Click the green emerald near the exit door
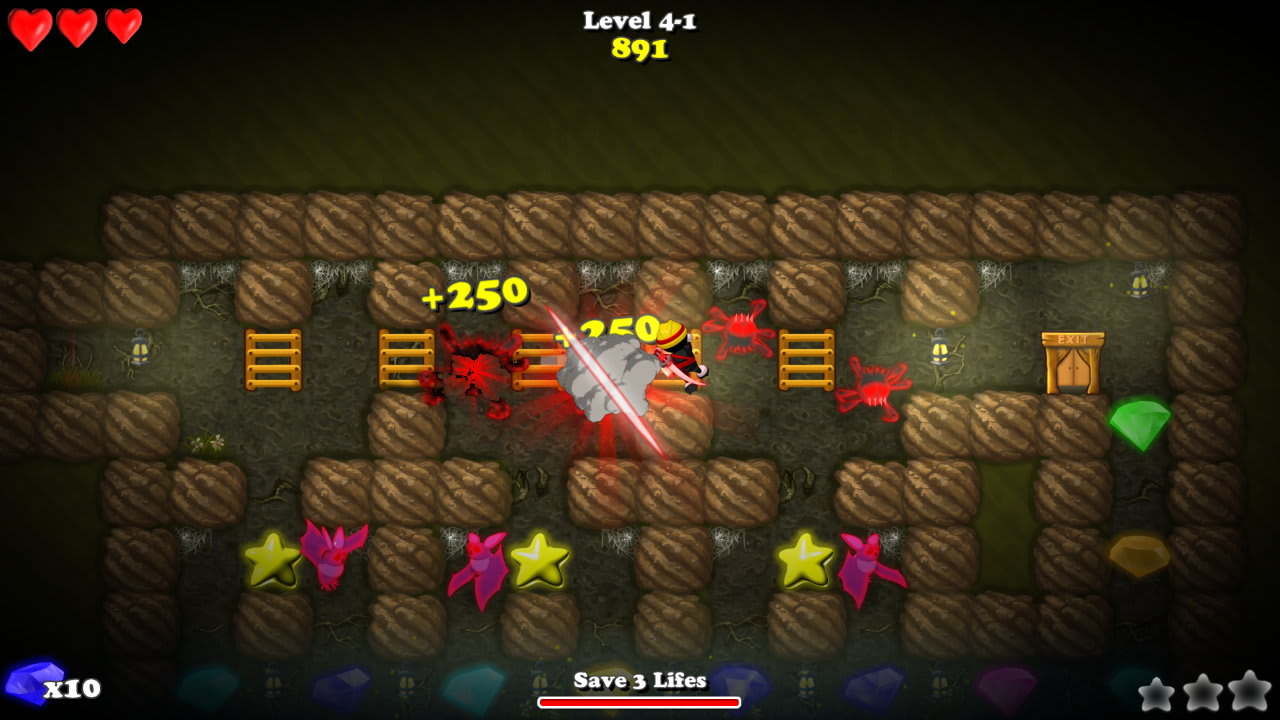 click(x=1142, y=423)
